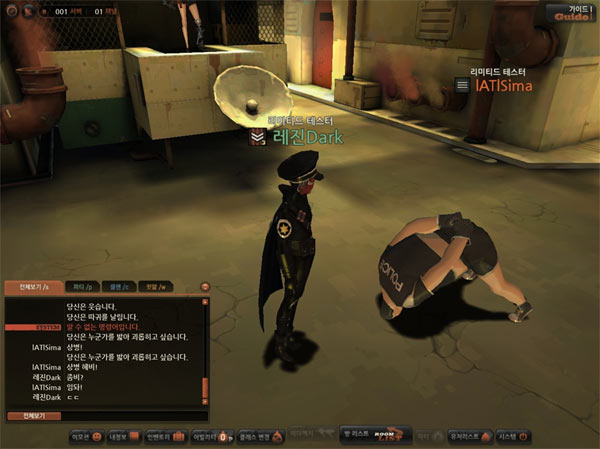Click the chat text input field
600x449 pixels.
coord(130,415)
